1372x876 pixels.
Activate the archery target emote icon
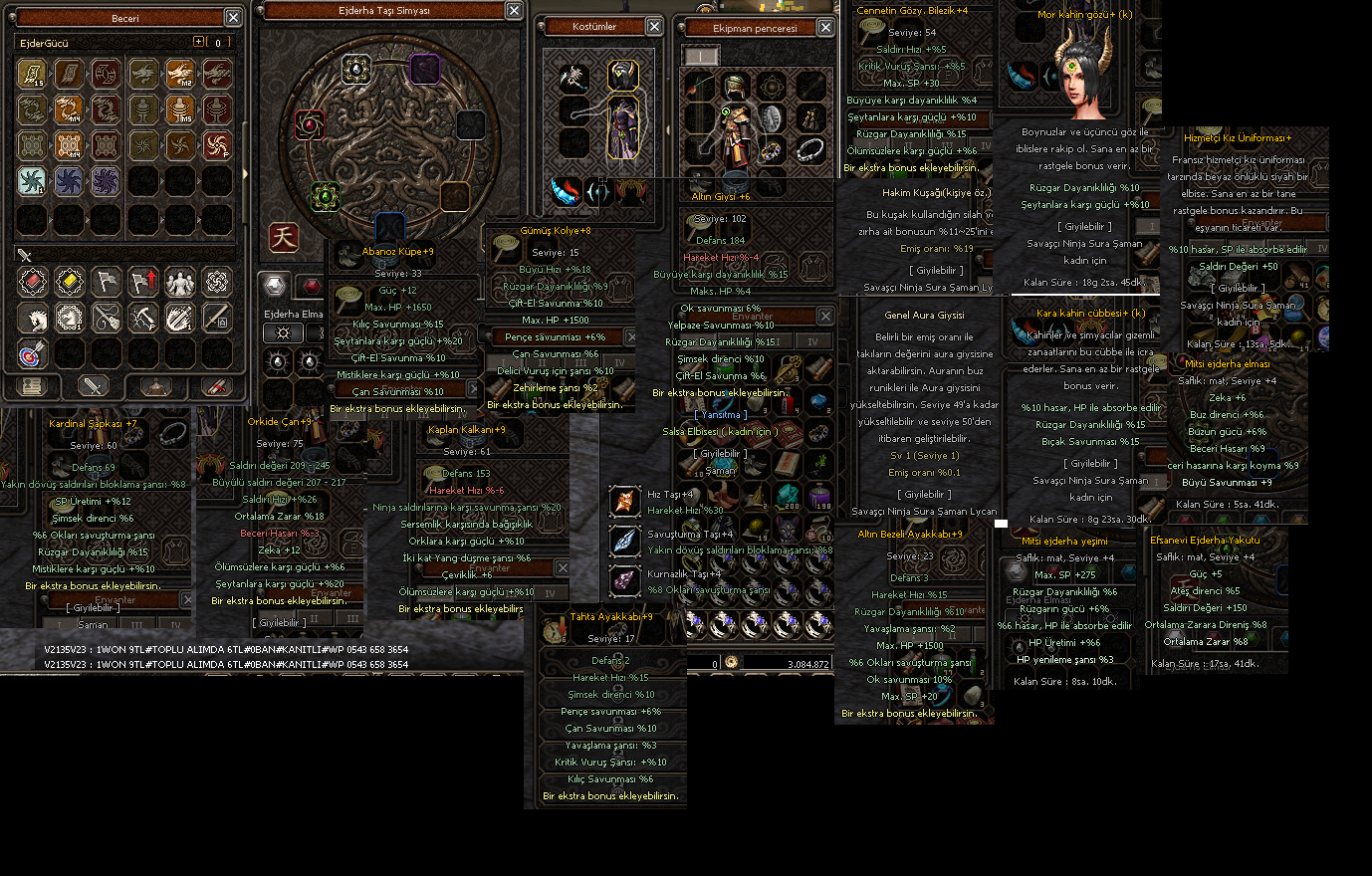pyautogui.click(x=32, y=353)
